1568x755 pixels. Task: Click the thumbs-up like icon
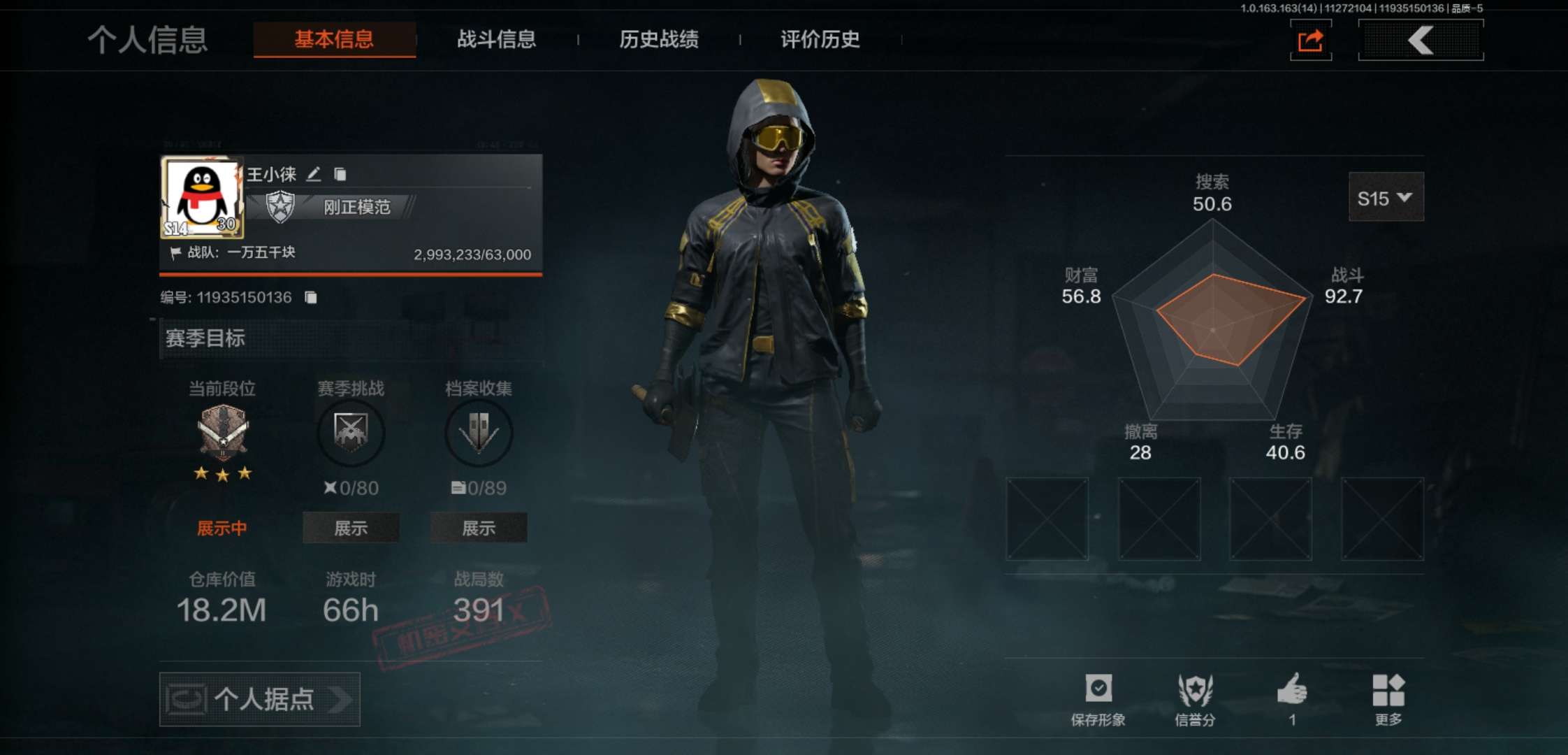[1293, 692]
